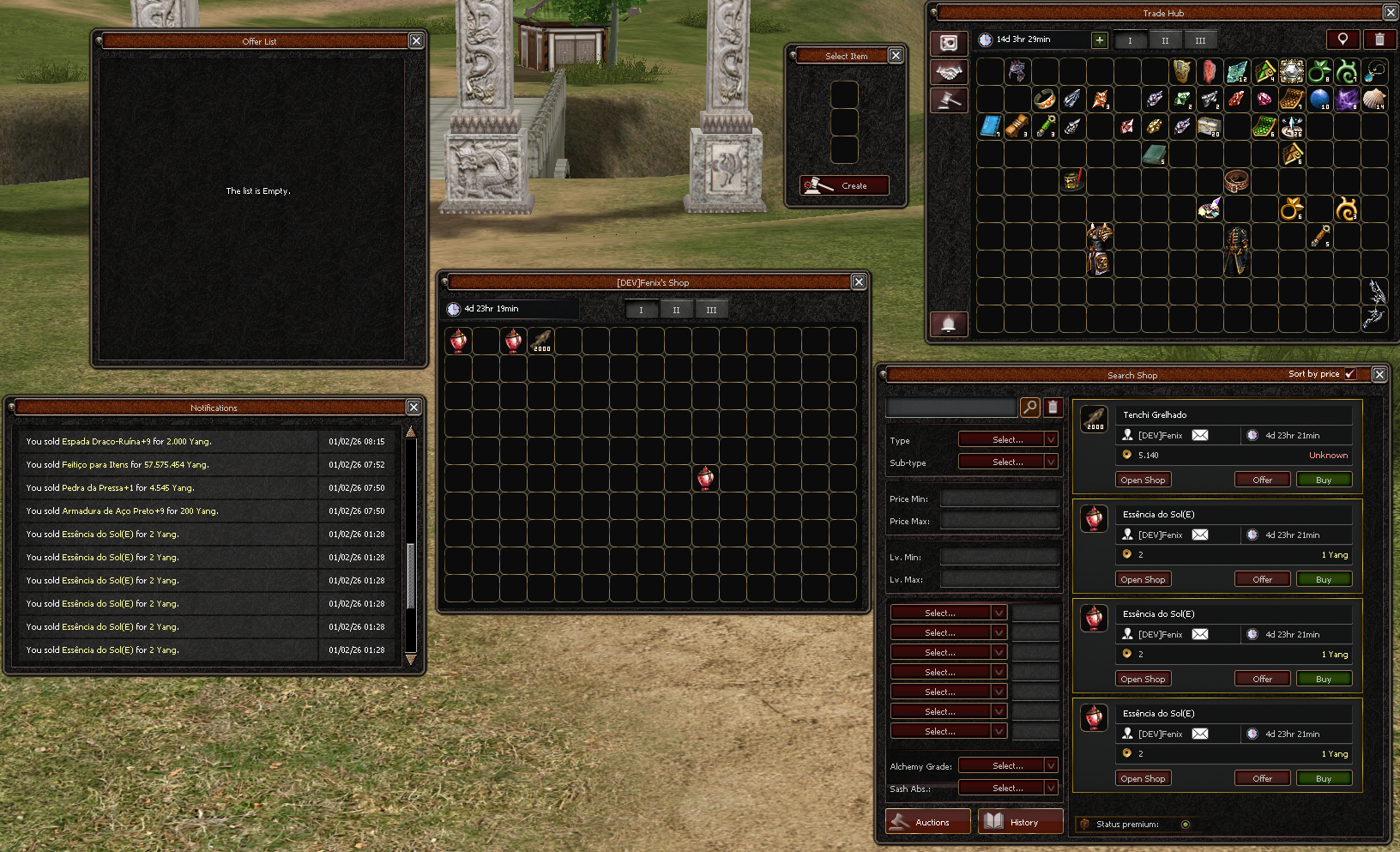Open the Type dropdown in Search Shop
The height and width of the screenshot is (852, 1400).
1008,438
